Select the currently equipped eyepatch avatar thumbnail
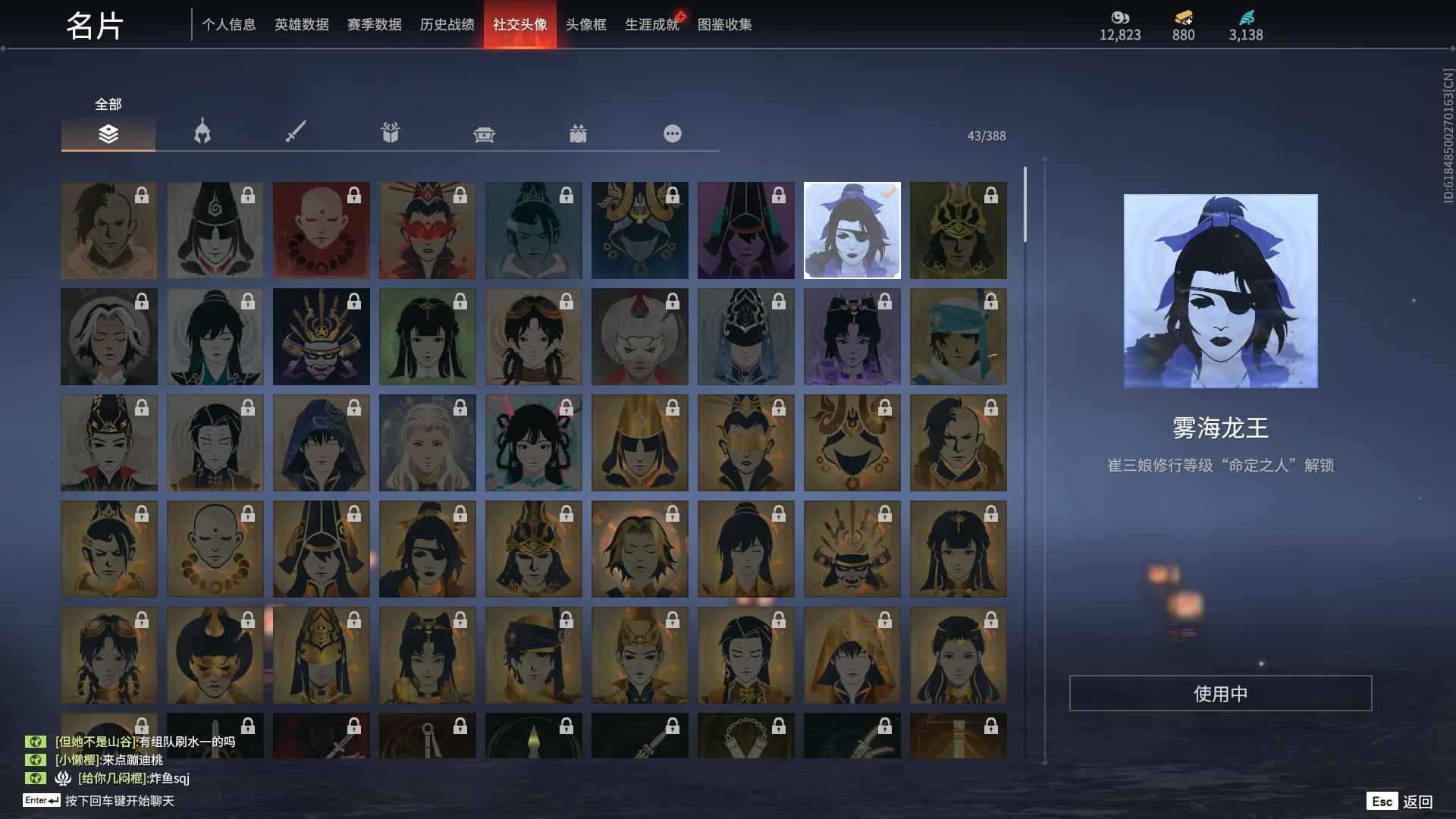Screen dimensions: 1456x819 [x=852, y=230]
